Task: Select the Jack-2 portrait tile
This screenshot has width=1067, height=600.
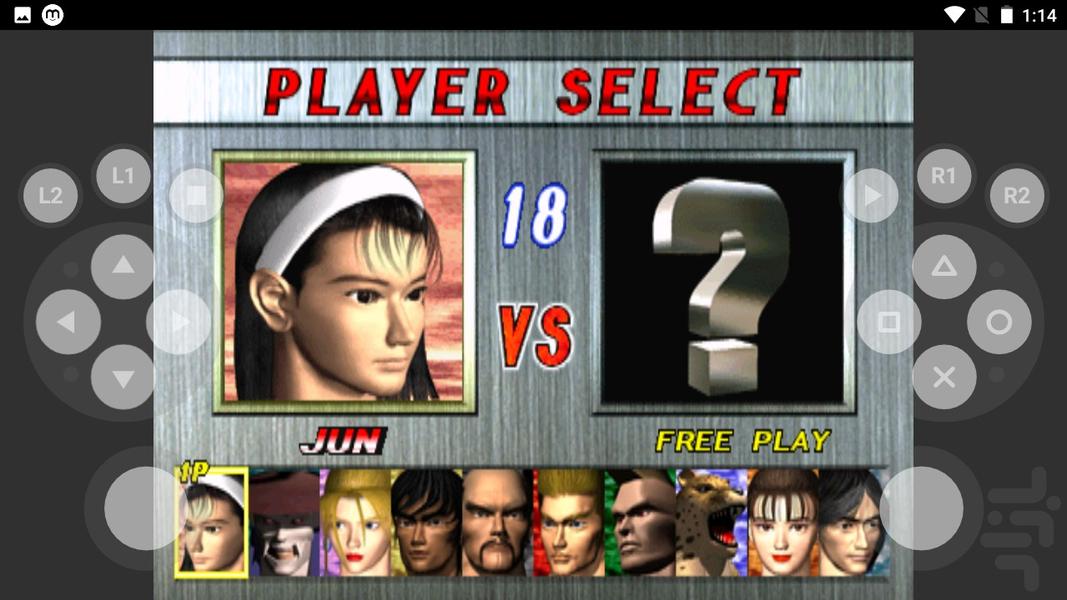Action: pyautogui.click(x=640, y=523)
